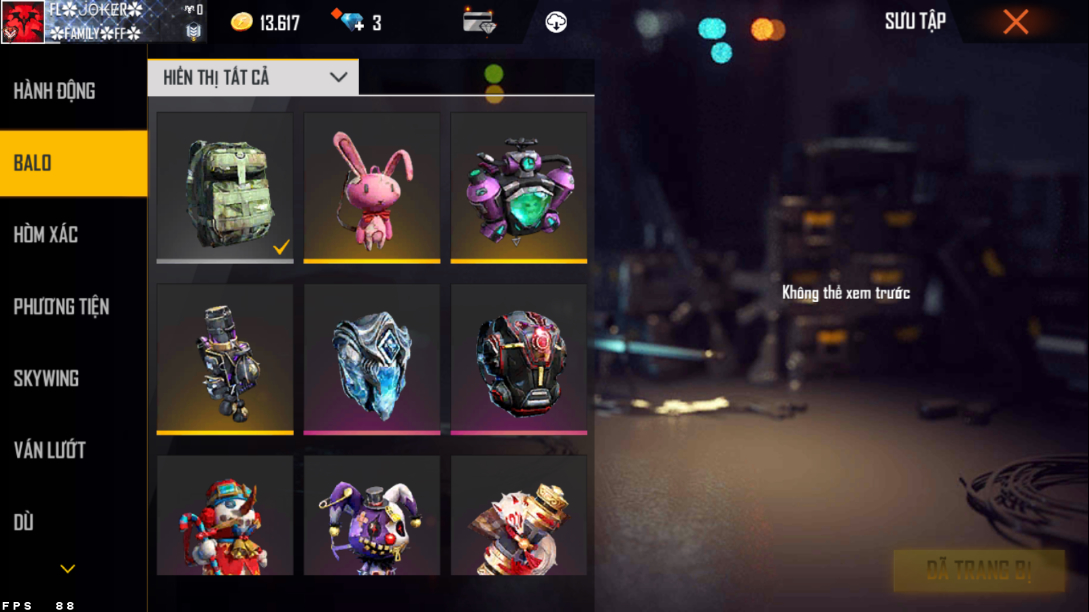The width and height of the screenshot is (1089, 612).
Task: Select the blue crystal armored backpack
Action: tap(372, 359)
